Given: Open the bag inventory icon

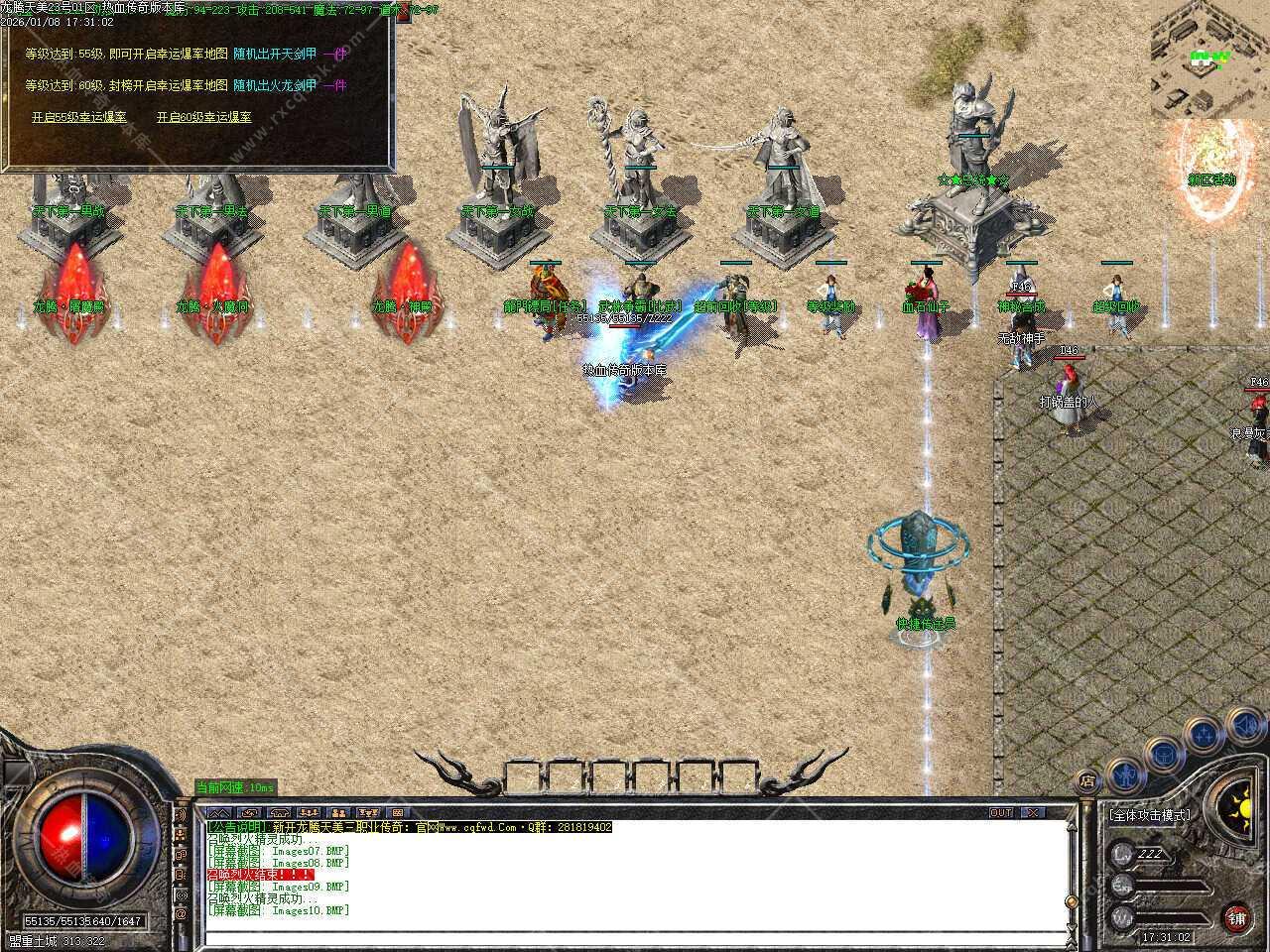Looking at the screenshot, I should [1162, 754].
